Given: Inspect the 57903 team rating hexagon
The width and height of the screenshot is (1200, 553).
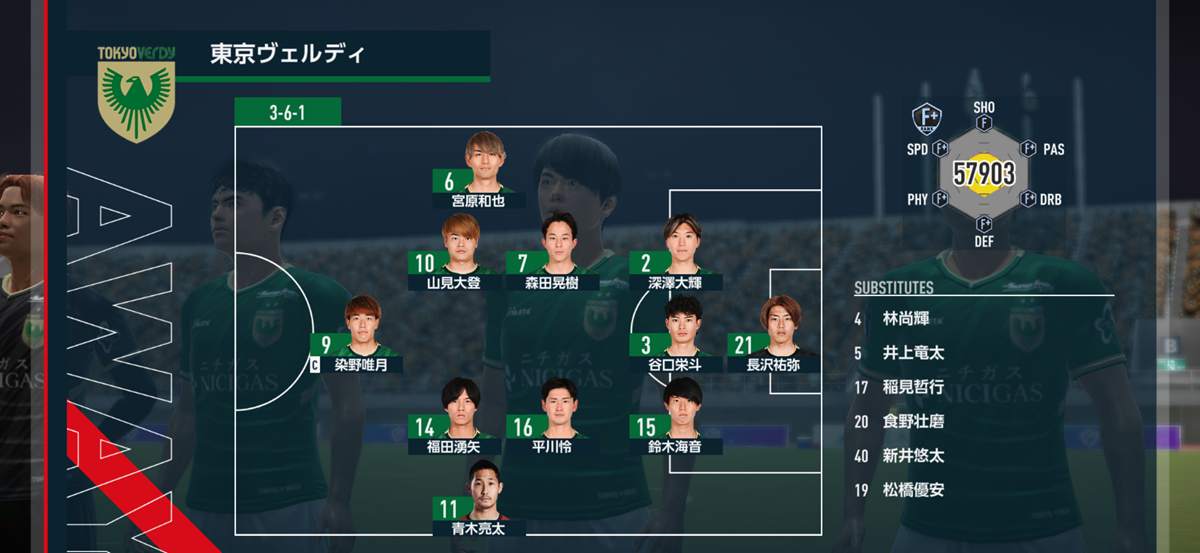Looking at the screenshot, I should (984, 174).
